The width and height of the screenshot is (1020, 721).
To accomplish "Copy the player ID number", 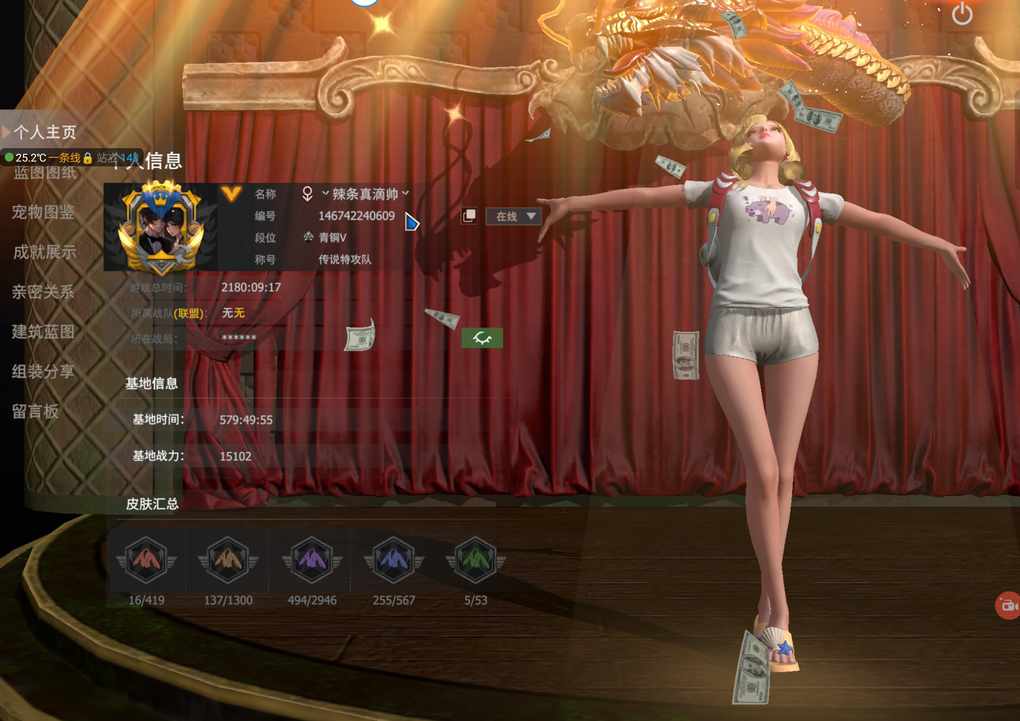I will coord(468,216).
